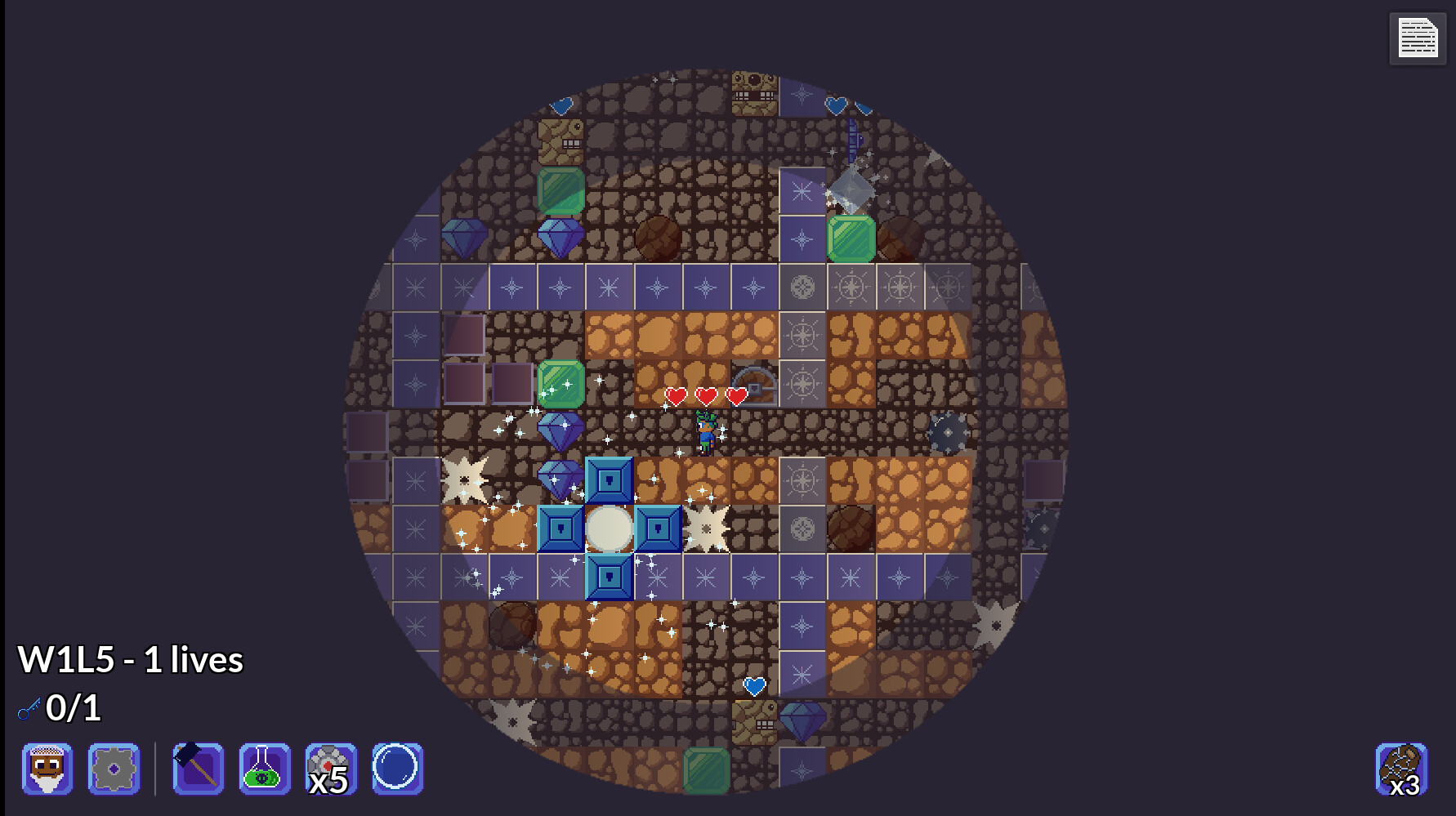The image size is (1456, 816).
Task: Click the skull face block at the top
Action: point(753,92)
